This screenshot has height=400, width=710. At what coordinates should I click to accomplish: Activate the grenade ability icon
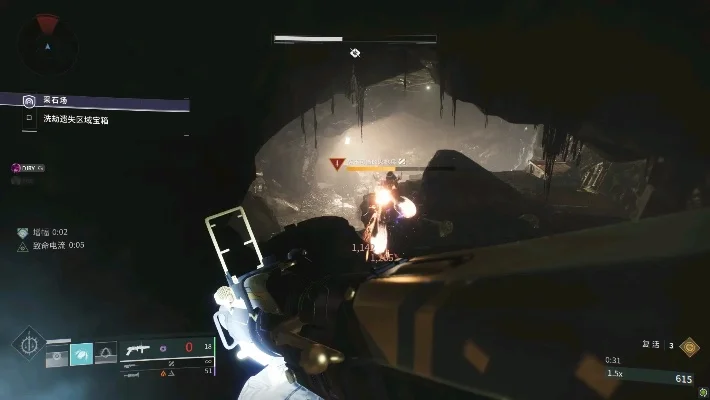[57, 353]
